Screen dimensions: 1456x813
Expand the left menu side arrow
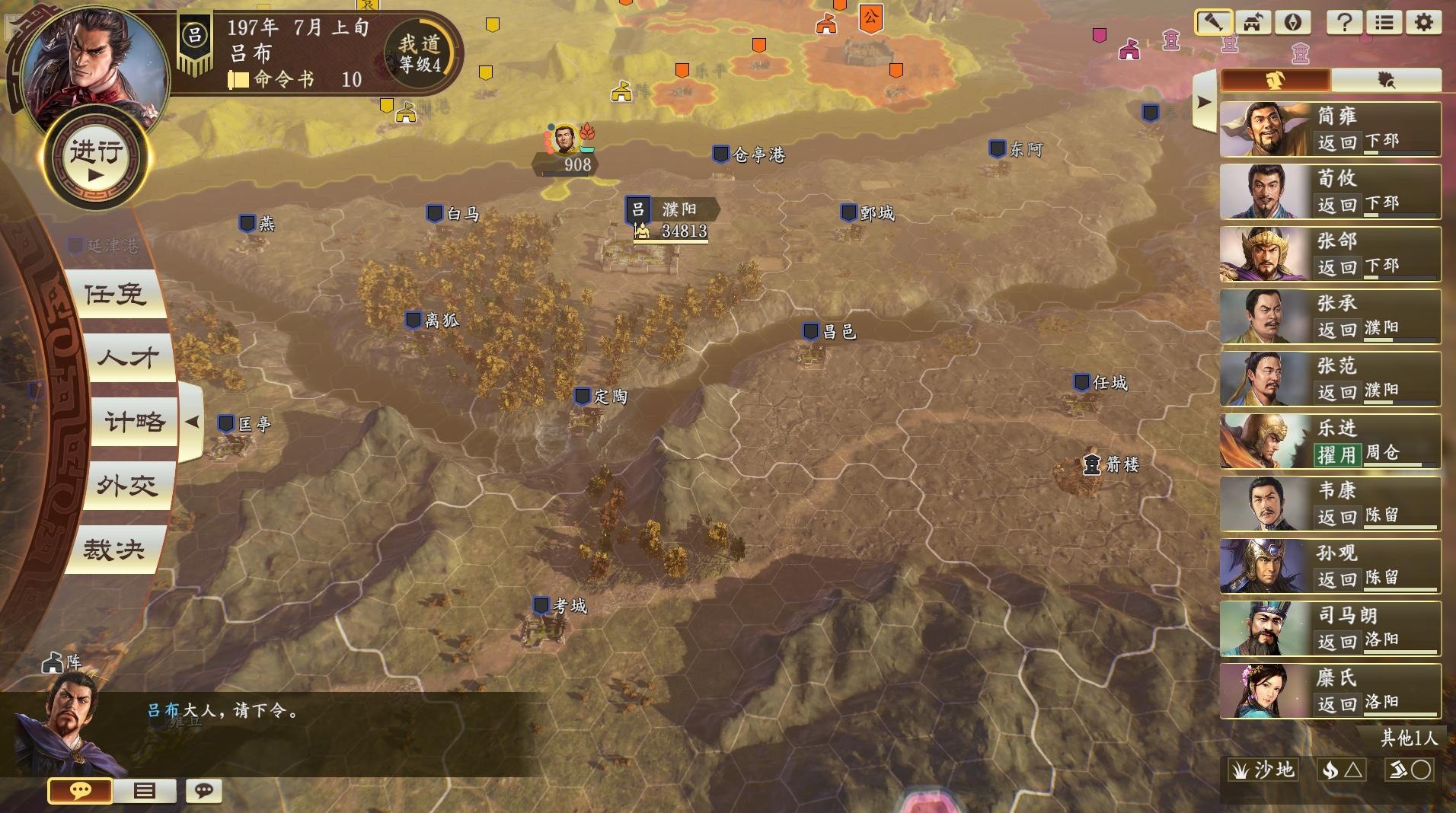click(x=192, y=422)
